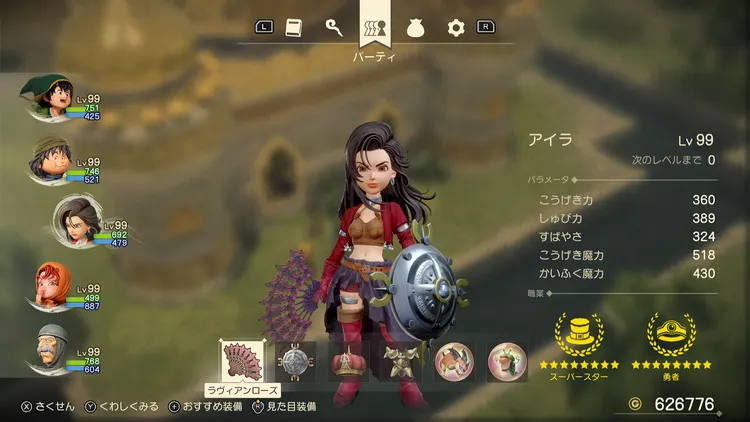This screenshot has width=750, height=422.
Task: Select the last round accessory slot
Action: pos(506,362)
